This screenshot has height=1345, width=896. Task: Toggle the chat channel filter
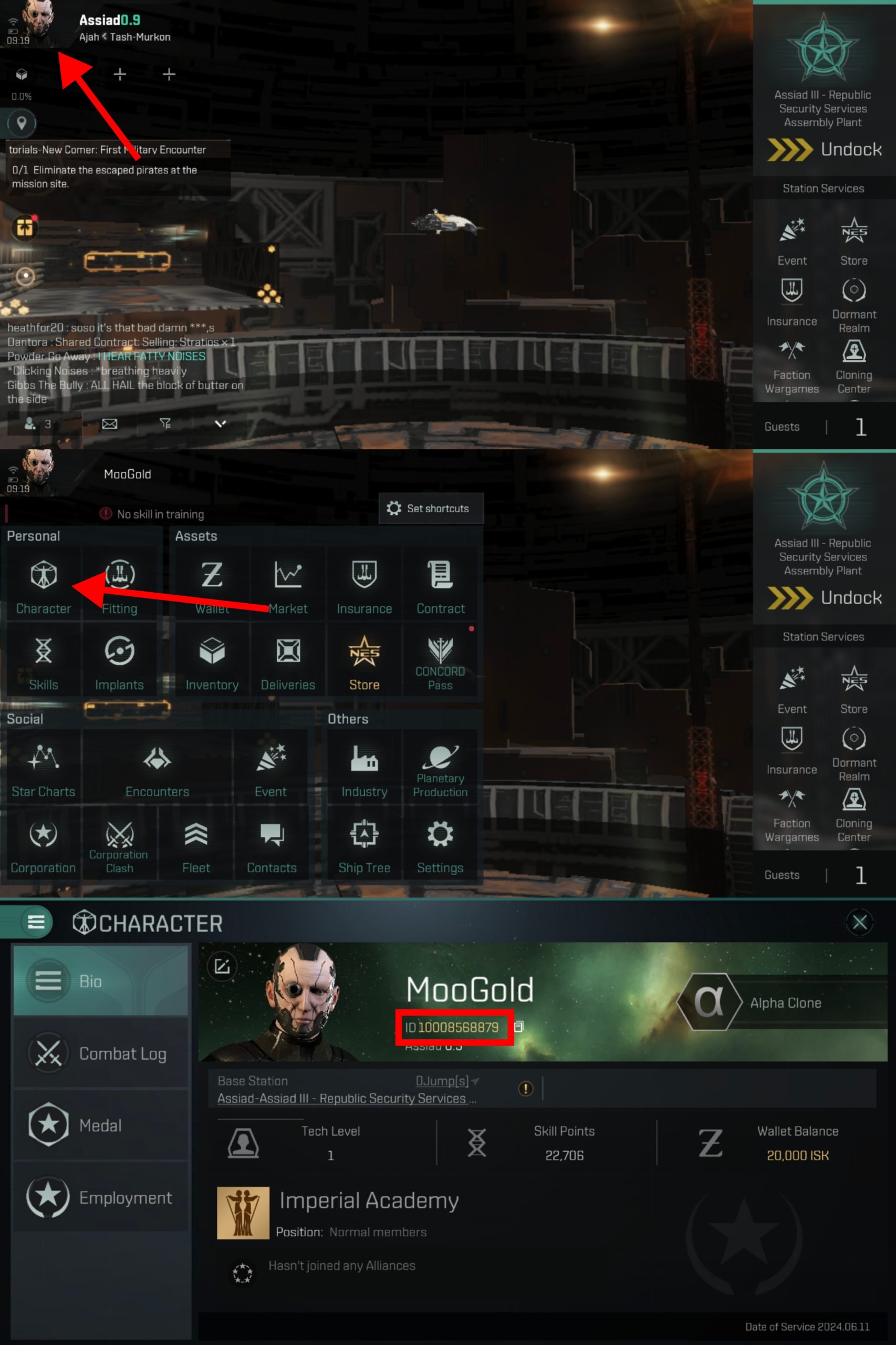click(x=166, y=423)
